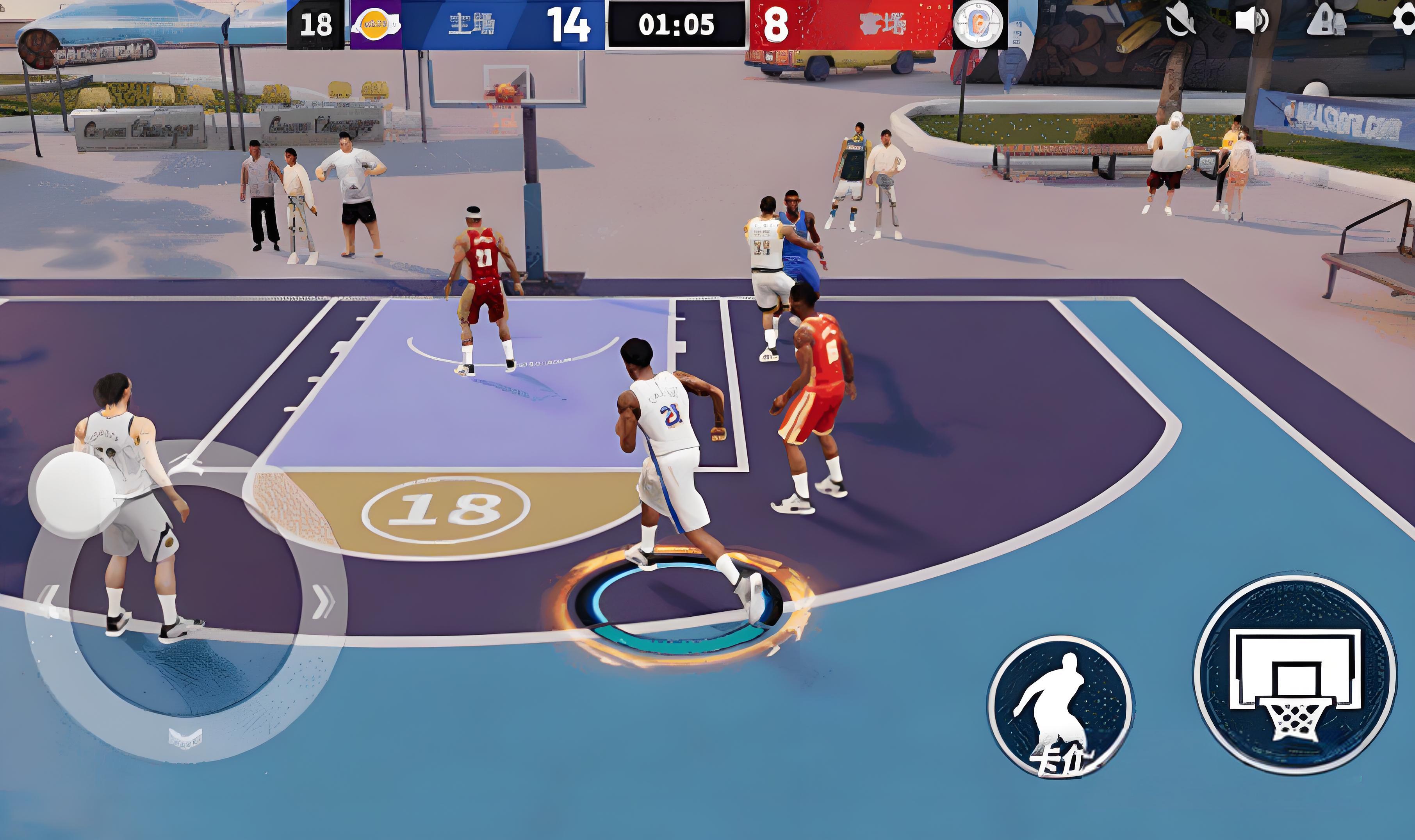Screen dimensions: 1415x840
Task: Tap the joystick's right double-arrow
Action: pyautogui.click(x=323, y=602)
